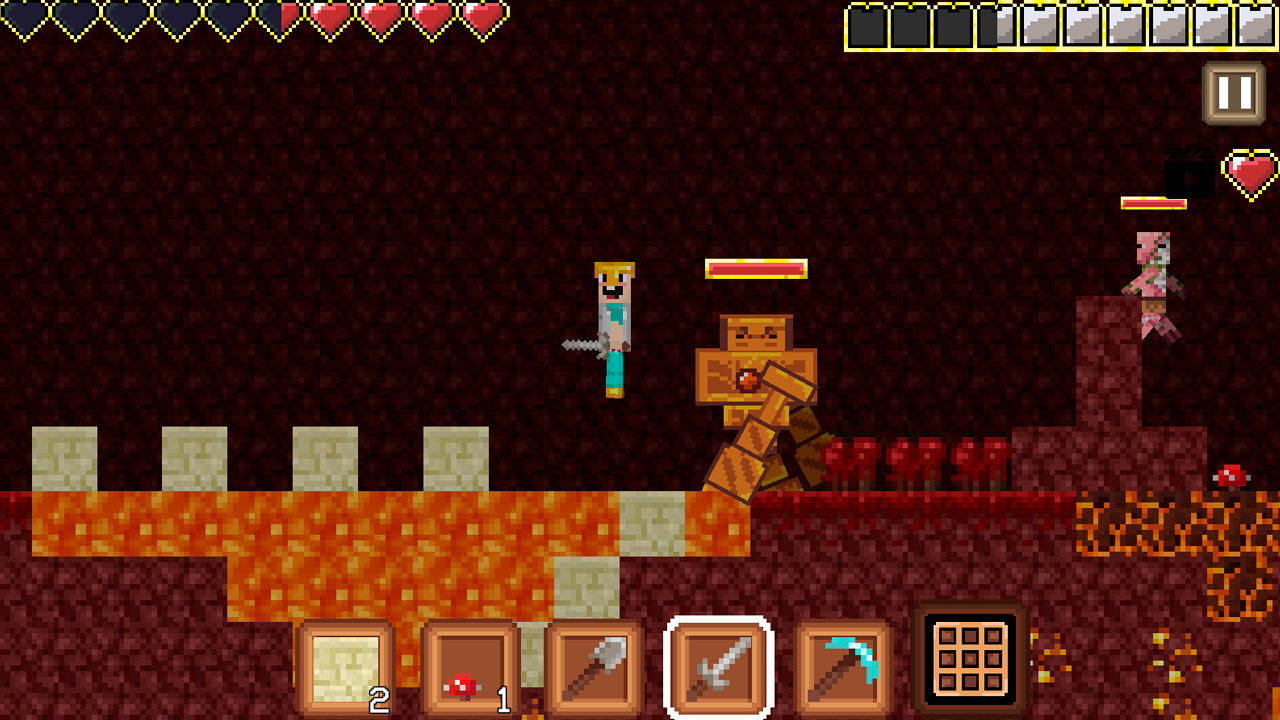Viewport: 1280px width, 720px height.
Task: Click the boss mob's health bar
Action: [757, 267]
